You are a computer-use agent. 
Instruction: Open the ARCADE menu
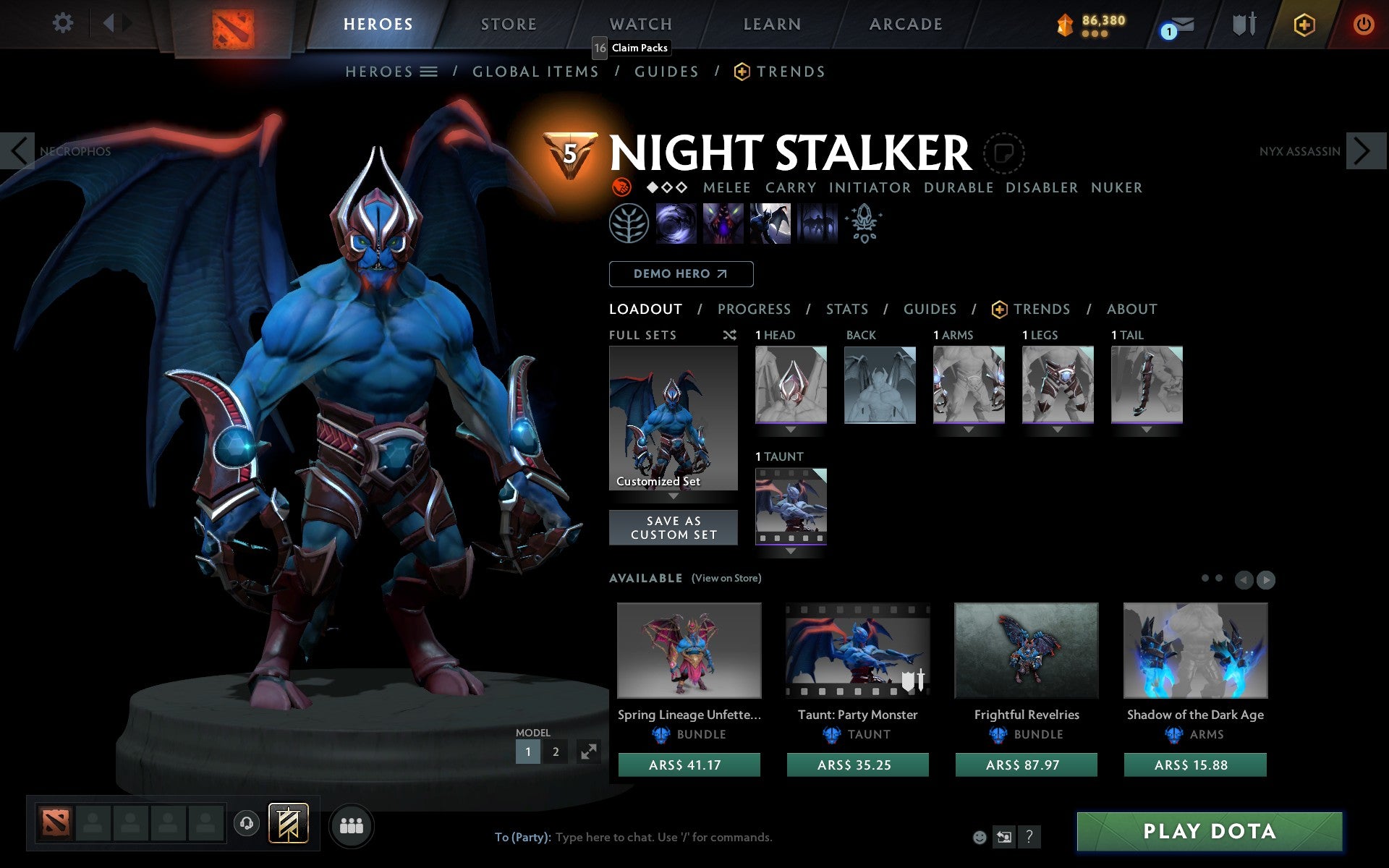[x=905, y=23]
